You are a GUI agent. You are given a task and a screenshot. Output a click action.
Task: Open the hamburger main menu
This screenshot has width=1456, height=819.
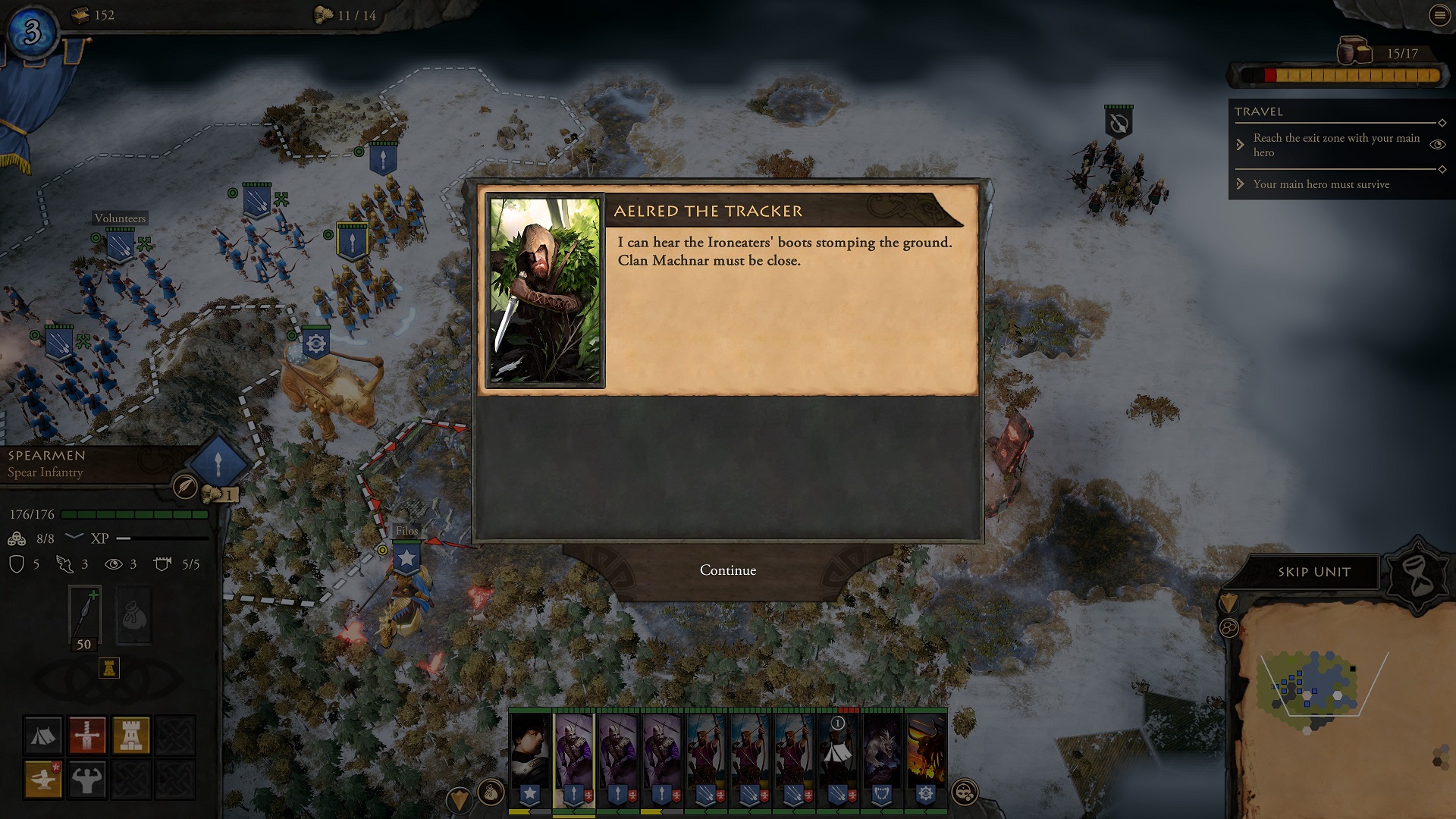coord(1439,16)
